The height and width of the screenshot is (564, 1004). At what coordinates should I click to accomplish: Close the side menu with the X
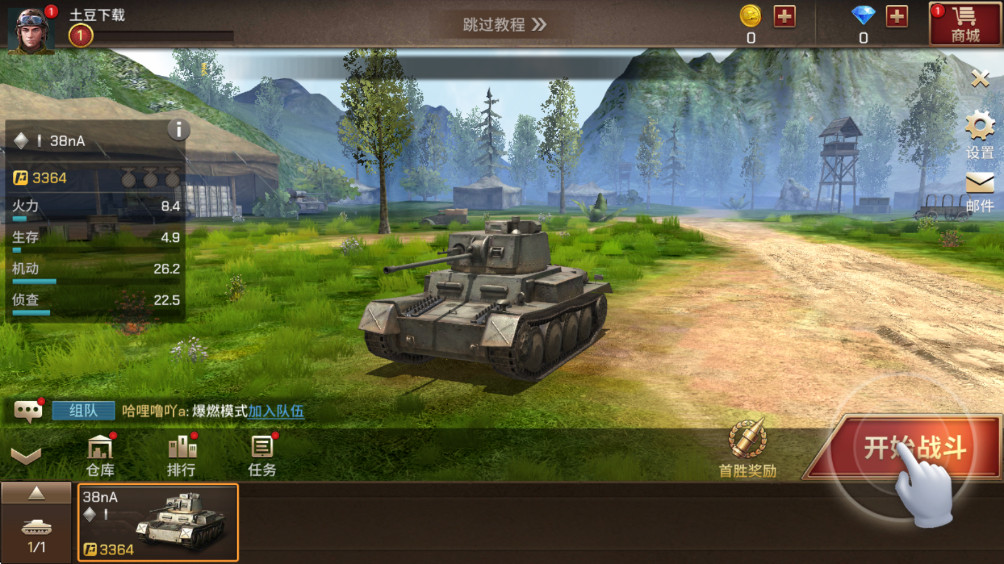pos(980,78)
